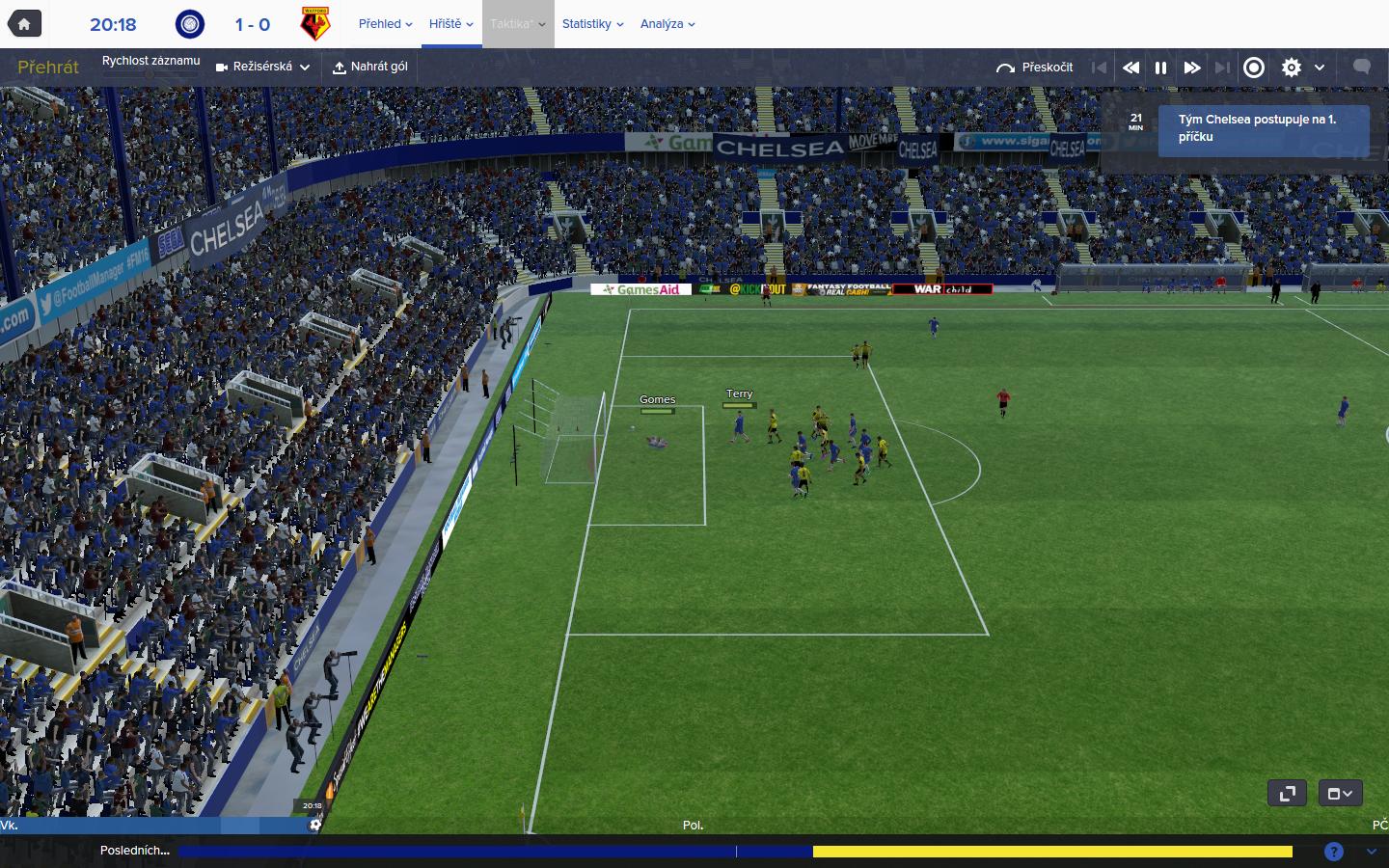Open the gear settings menu
1389x868 pixels.
pos(1292,68)
